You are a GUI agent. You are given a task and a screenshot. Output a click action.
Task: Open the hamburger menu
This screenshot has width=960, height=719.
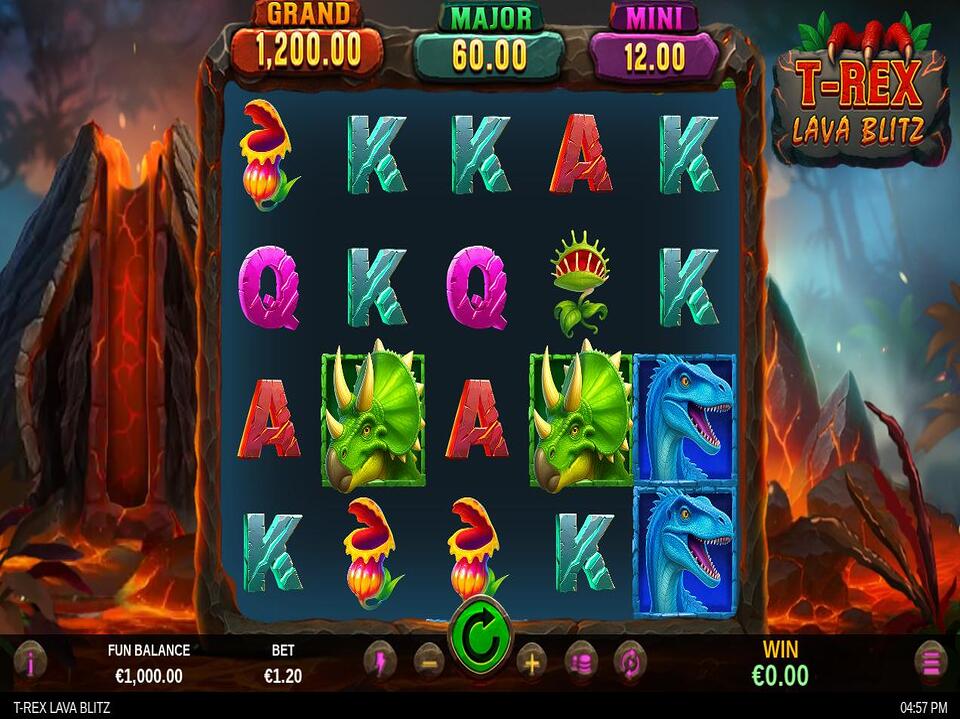point(930,662)
